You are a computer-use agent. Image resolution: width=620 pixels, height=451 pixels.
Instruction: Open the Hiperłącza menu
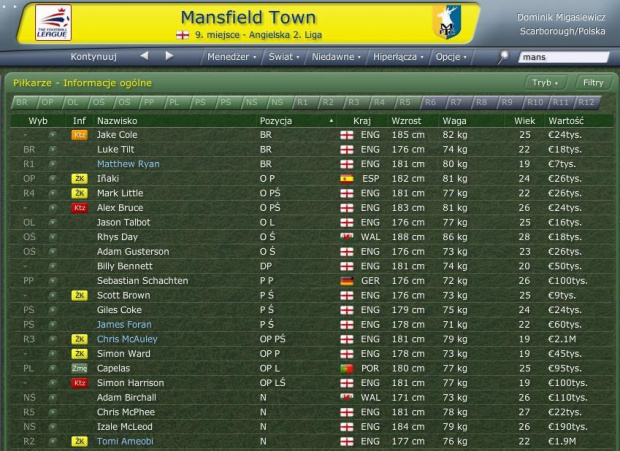pyautogui.click(x=397, y=57)
